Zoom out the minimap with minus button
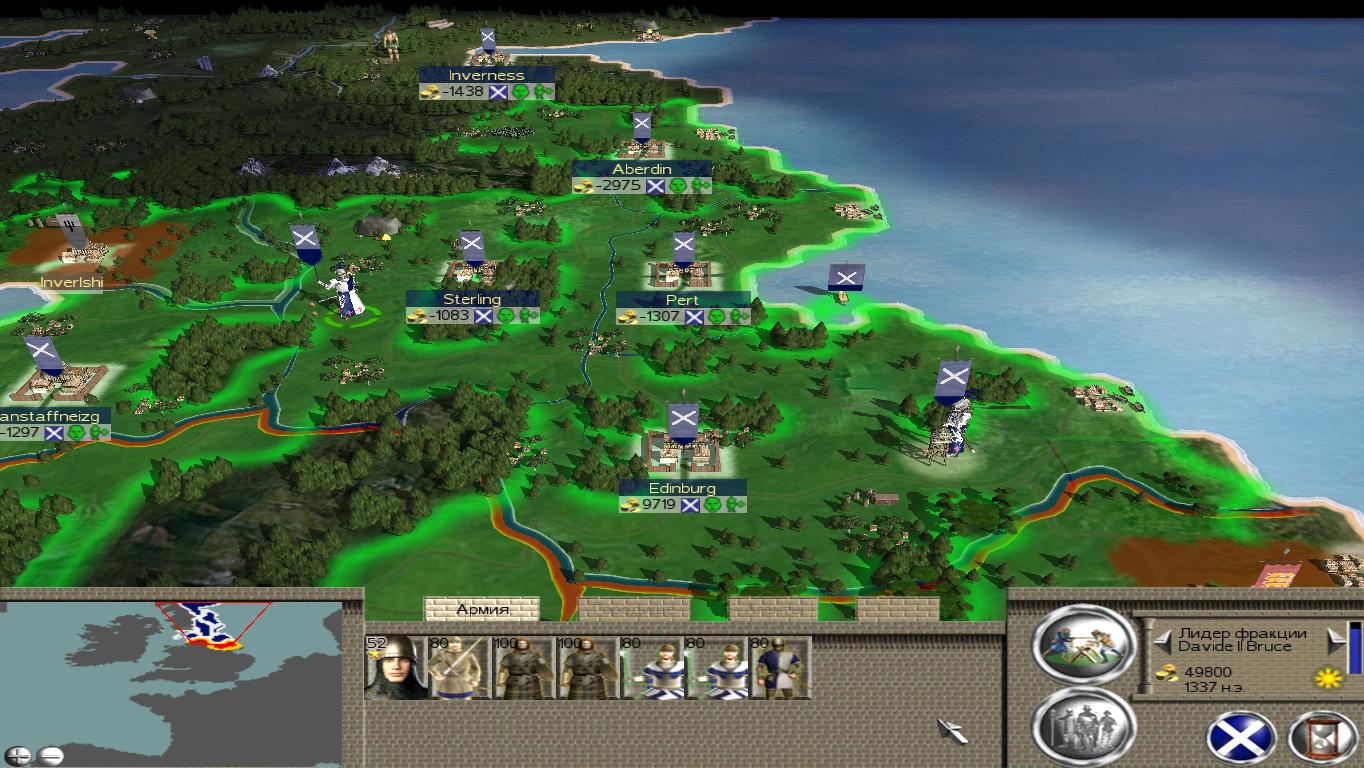This screenshot has height=768, width=1364. [x=50, y=755]
